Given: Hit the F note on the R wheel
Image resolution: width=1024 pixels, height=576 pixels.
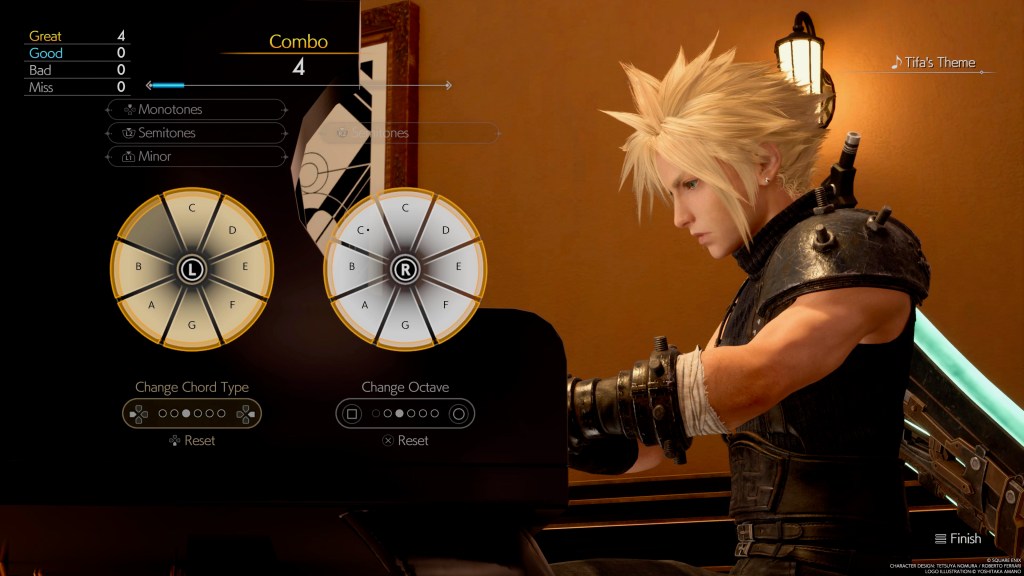Looking at the screenshot, I should [446, 306].
